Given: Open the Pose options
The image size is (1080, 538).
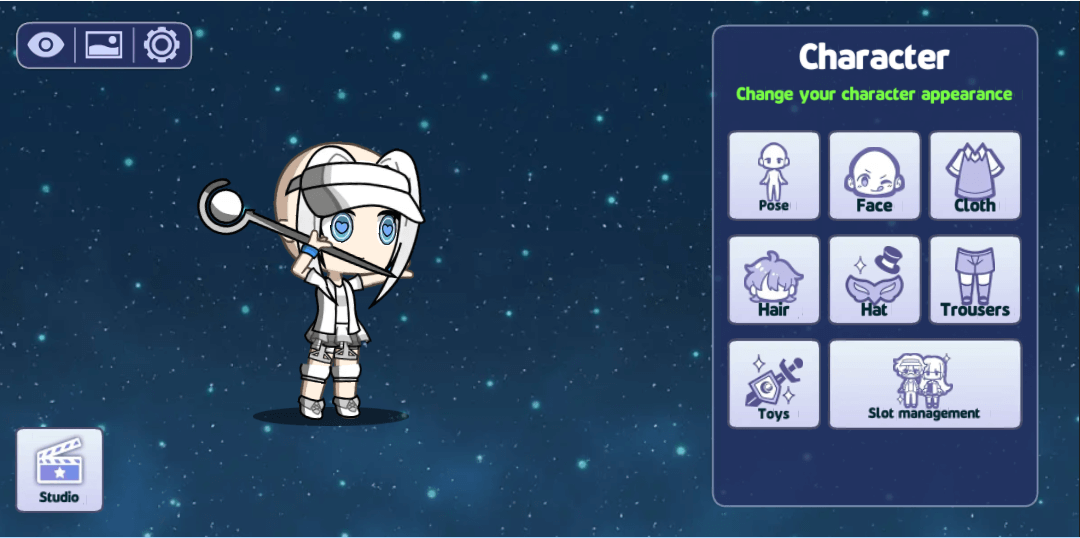Looking at the screenshot, I should click(x=773, y=176).
